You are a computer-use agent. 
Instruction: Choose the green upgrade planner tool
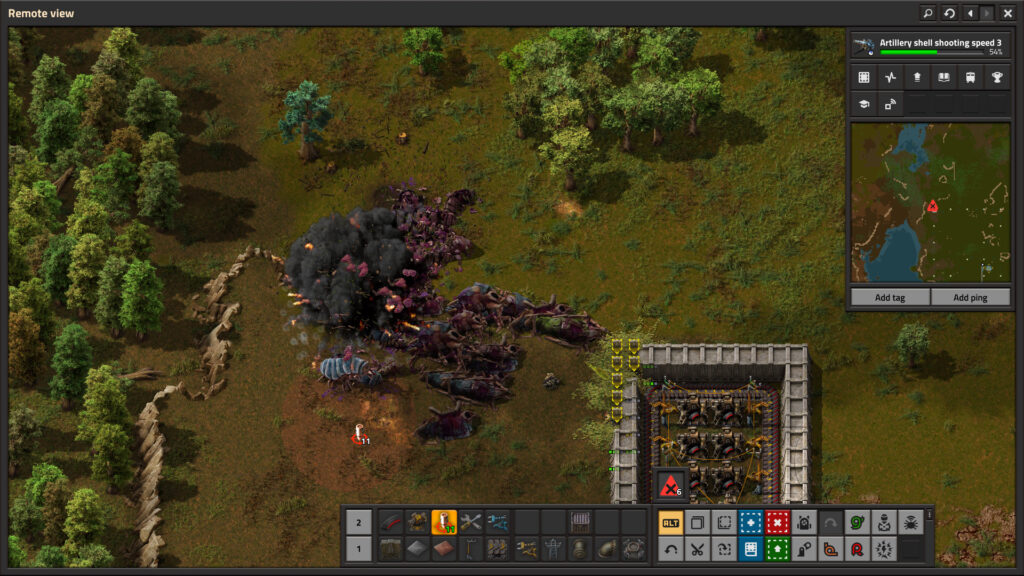coord(777,548)
